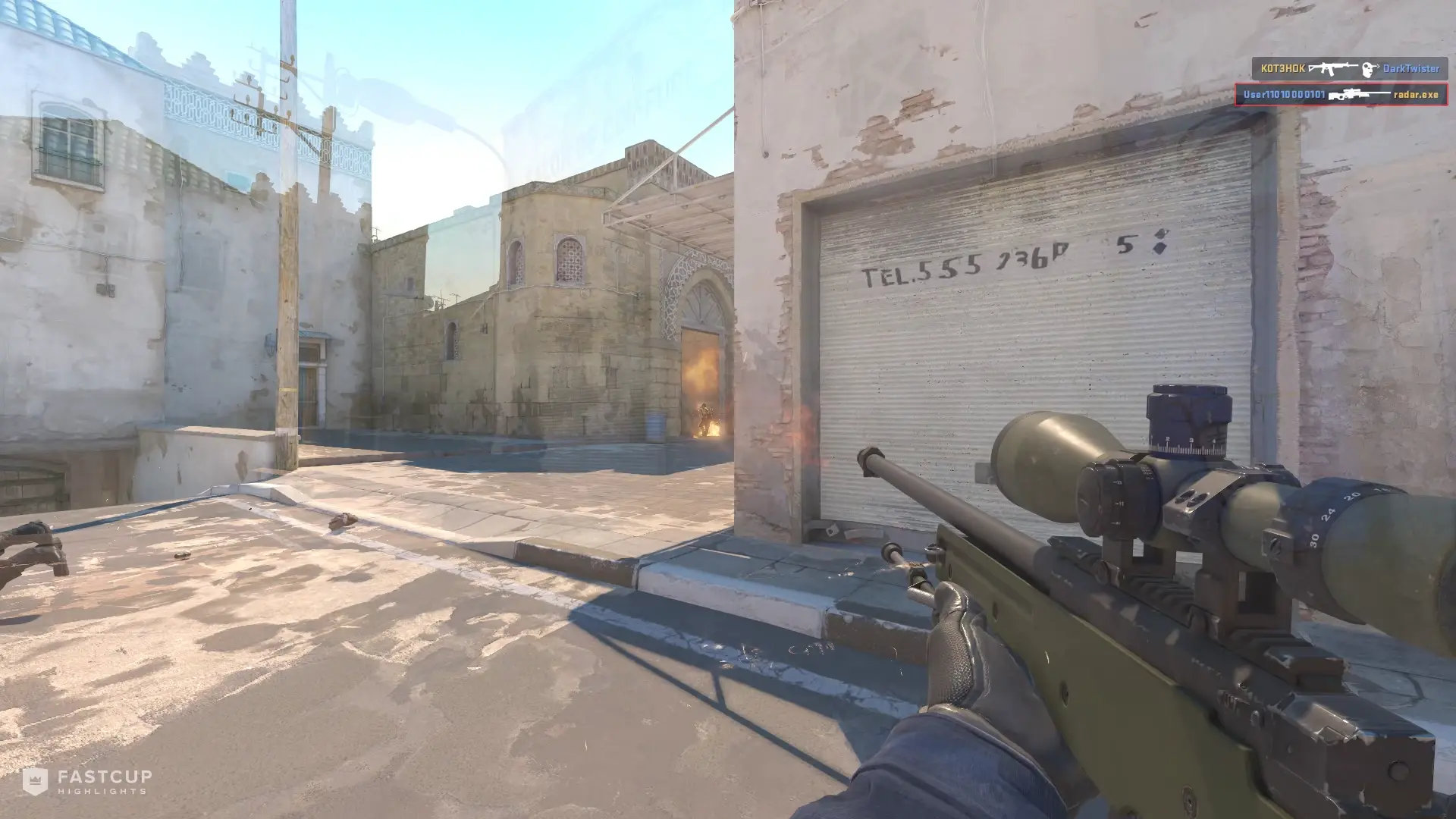The image size is (1456, 819).
Task: Click the weapon icon between KOT3HOK and DarkTwister
Action: click(1332, 68)
